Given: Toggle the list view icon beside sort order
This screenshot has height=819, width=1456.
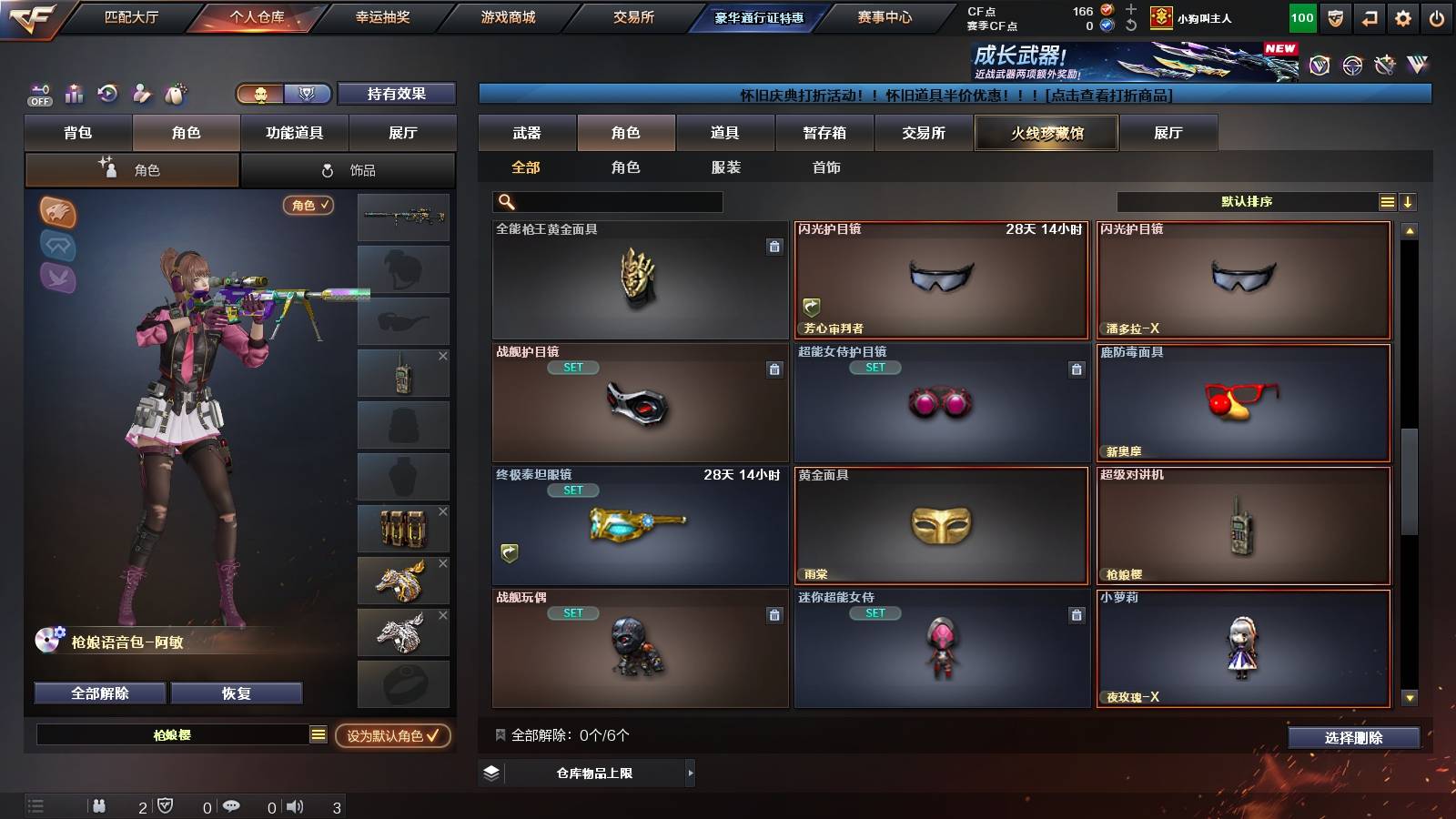Looking at the screenshot, I should coord(1387,202).
